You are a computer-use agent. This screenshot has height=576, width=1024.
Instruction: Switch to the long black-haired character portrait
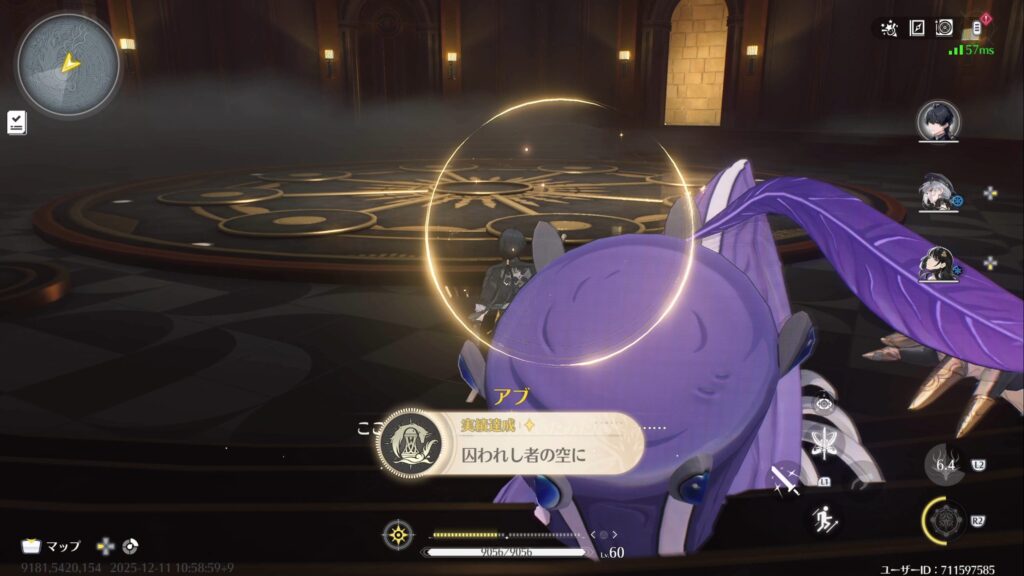938,263
